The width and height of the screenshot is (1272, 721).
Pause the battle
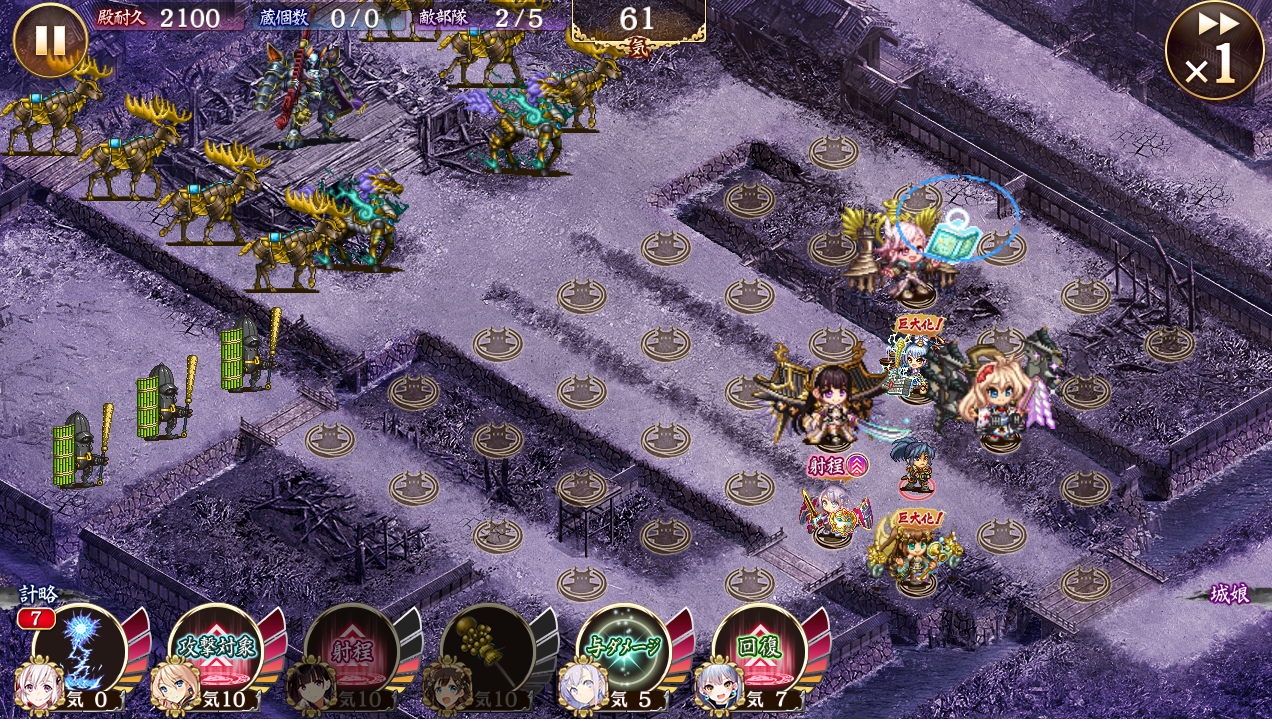pos(49,40)
